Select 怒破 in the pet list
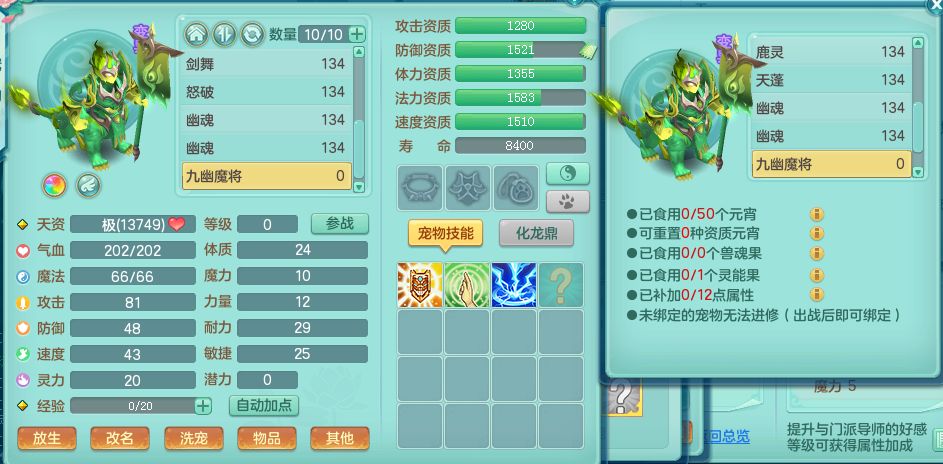 click(x=265, y=92)
